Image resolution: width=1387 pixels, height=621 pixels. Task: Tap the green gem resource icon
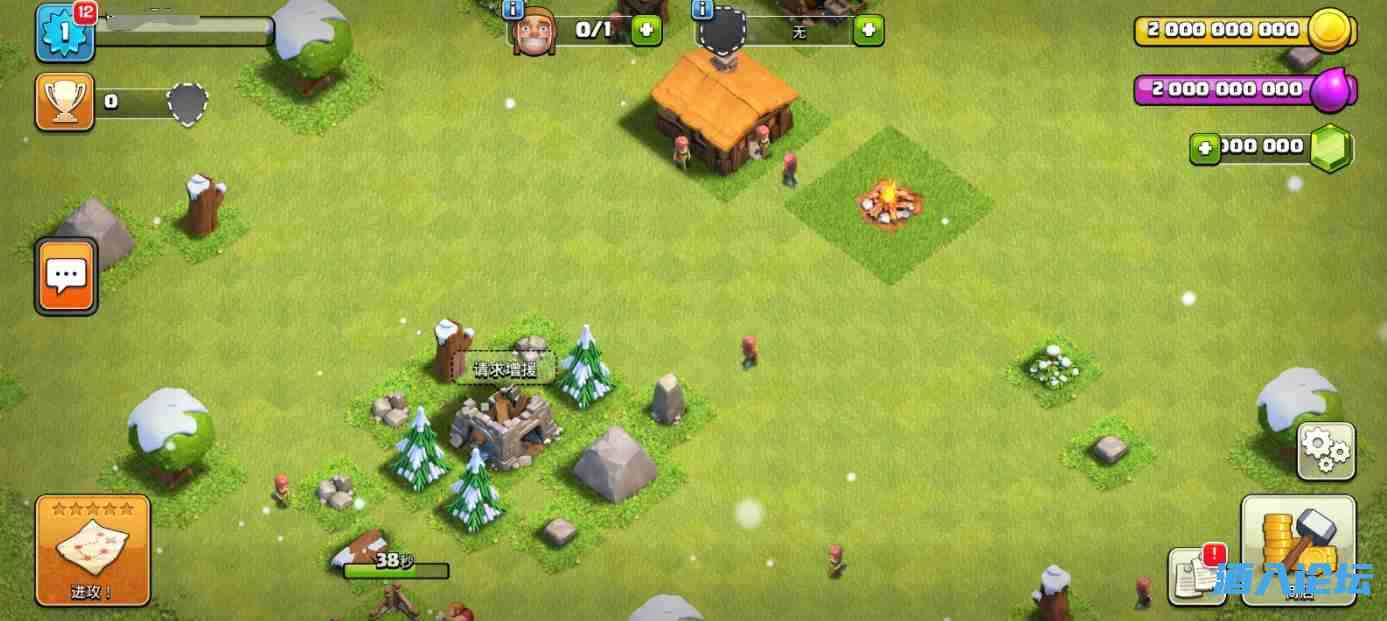point(1331,148)
